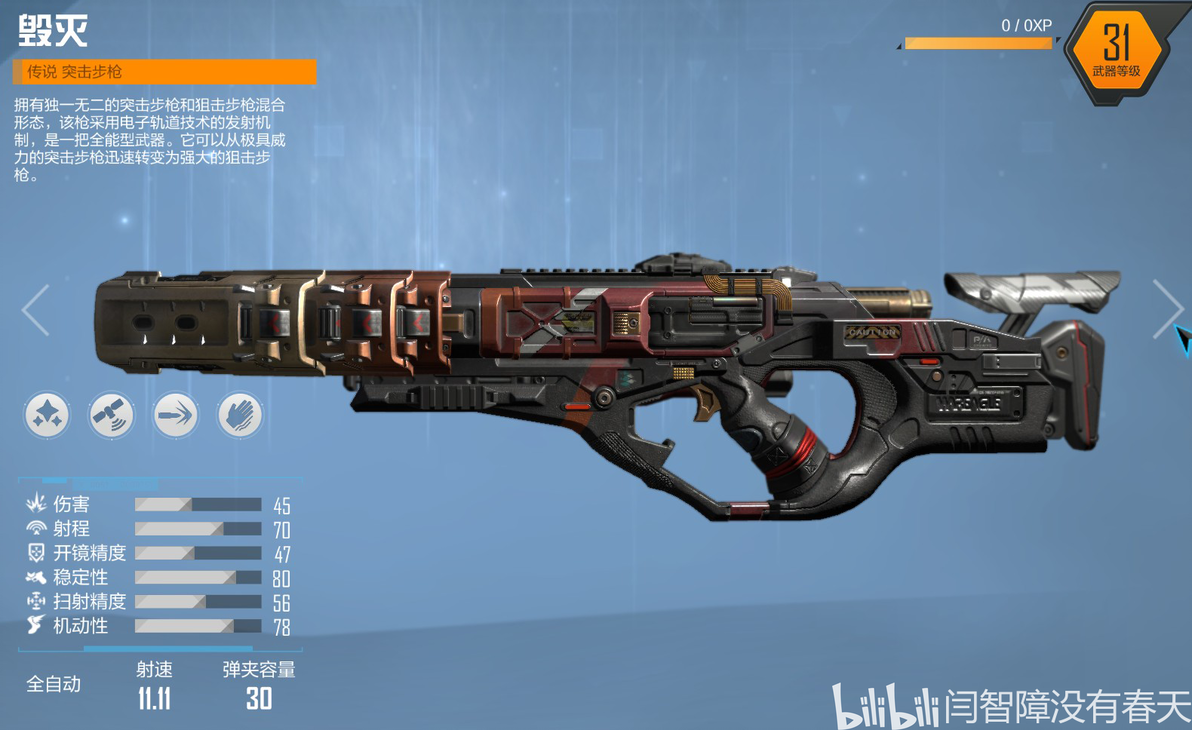Go to the previous weapon with left arrow
Viewport: 1192px width, 730px height.
(36, 309)
